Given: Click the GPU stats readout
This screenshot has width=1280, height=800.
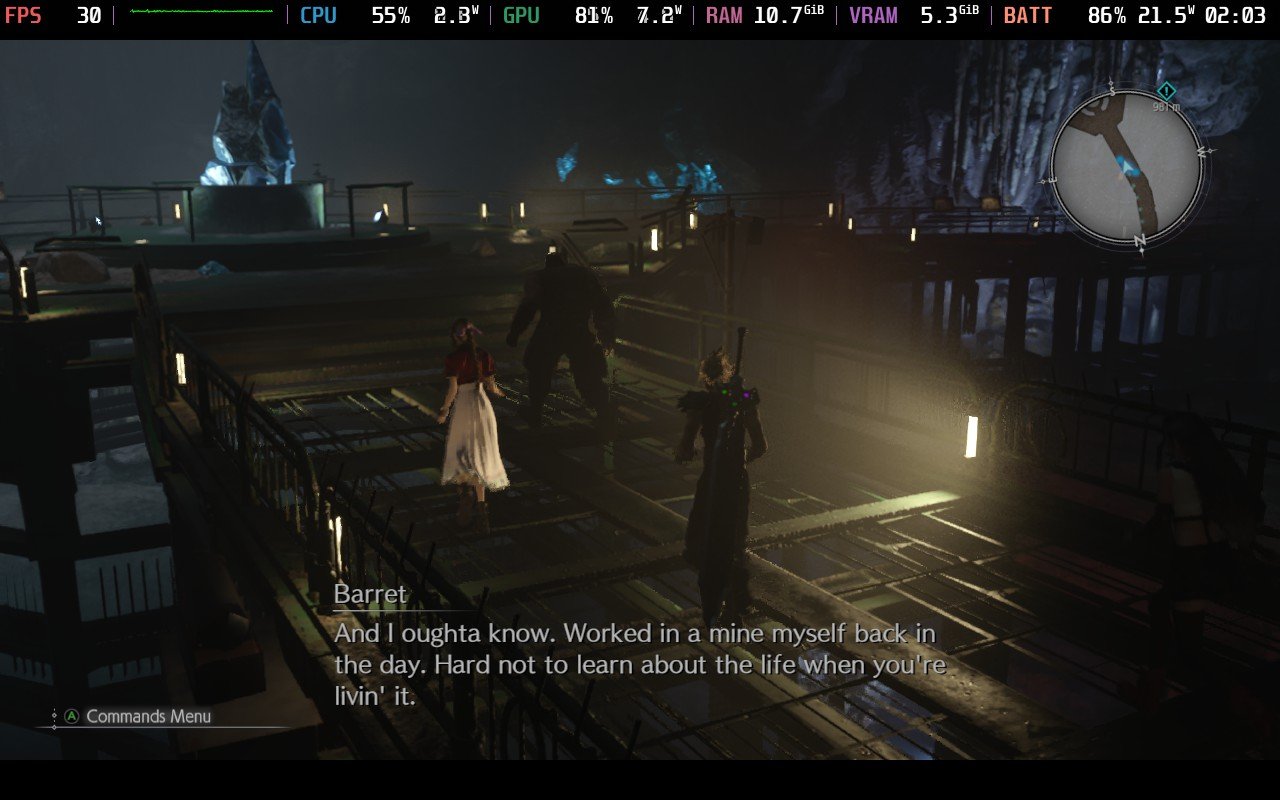Looking at the screenshot, I should pos(520,15).
